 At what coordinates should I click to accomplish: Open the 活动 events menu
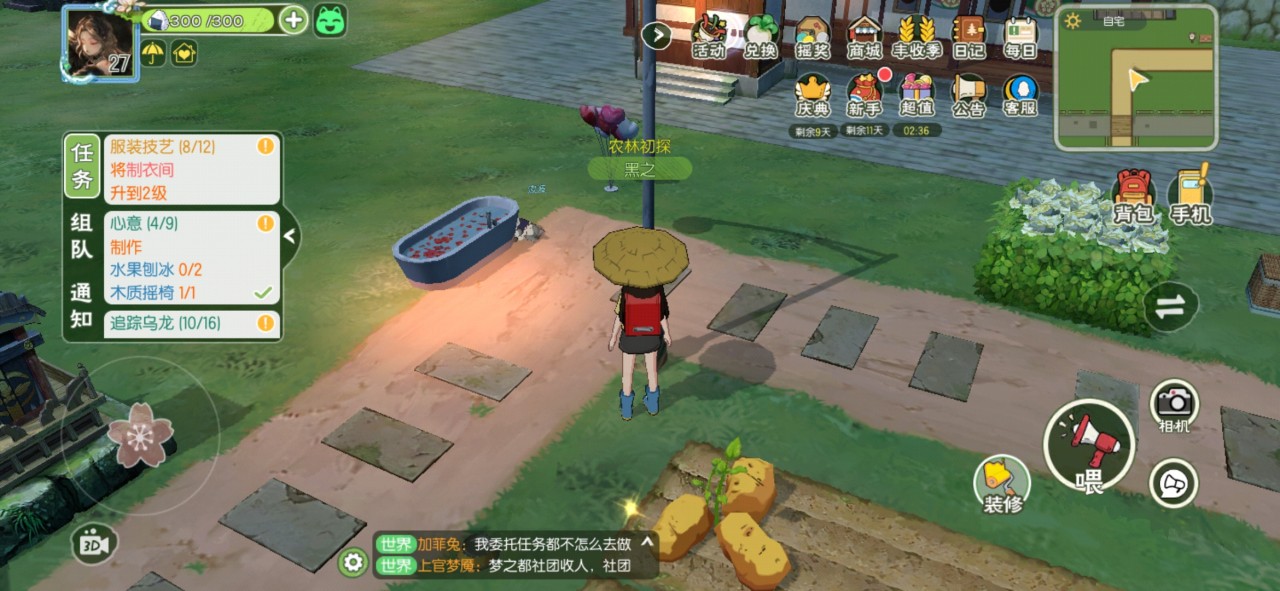point(709,36)
